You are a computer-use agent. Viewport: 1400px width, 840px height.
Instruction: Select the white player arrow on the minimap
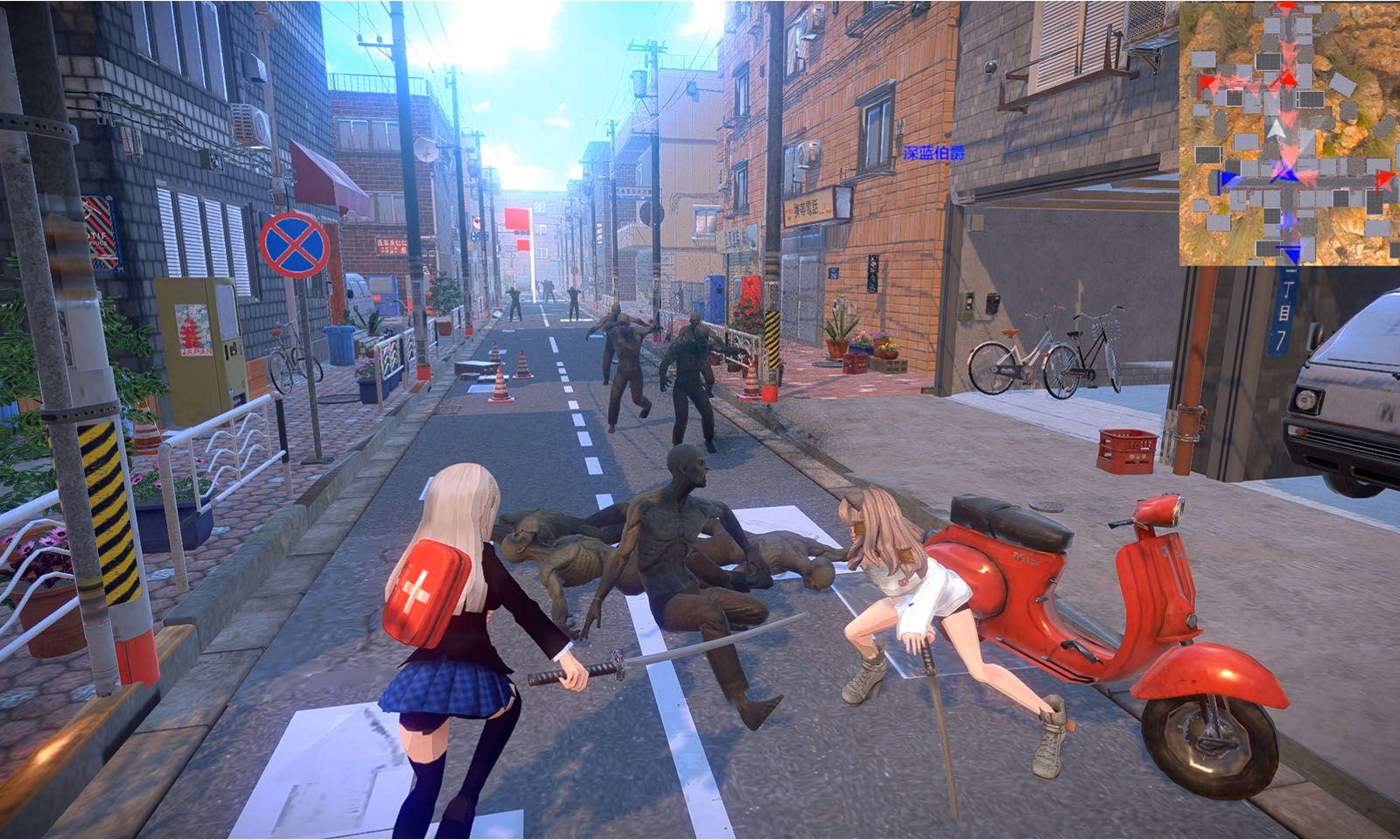coord(1277,129)
